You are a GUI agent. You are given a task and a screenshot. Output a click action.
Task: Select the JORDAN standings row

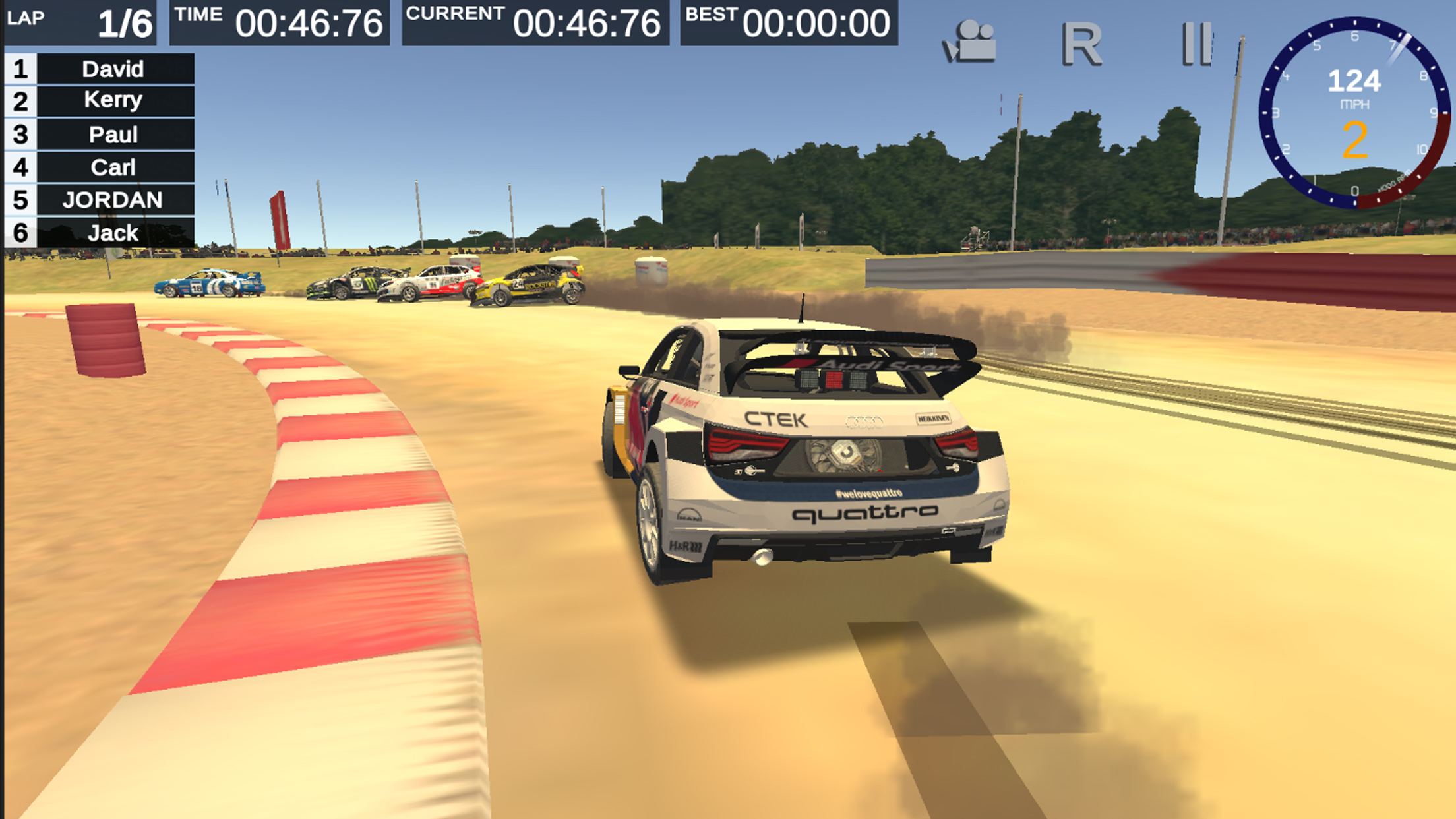coord(113,200)
